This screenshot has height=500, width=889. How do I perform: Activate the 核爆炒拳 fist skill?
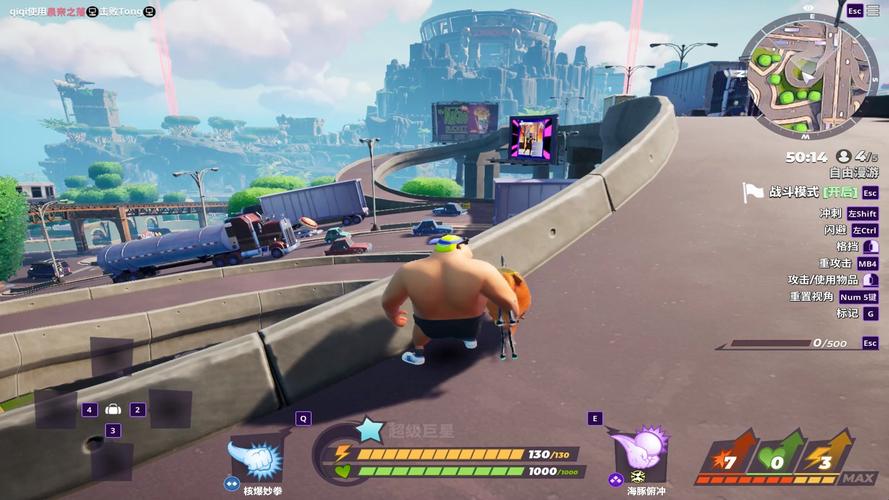coord(256,458)
